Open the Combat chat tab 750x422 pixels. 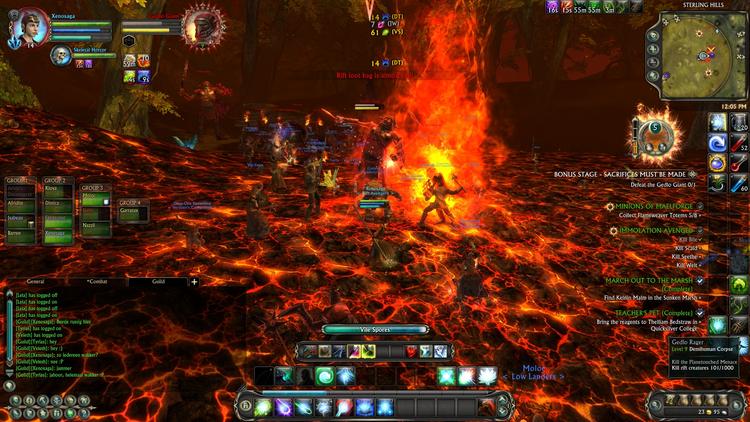100,283
